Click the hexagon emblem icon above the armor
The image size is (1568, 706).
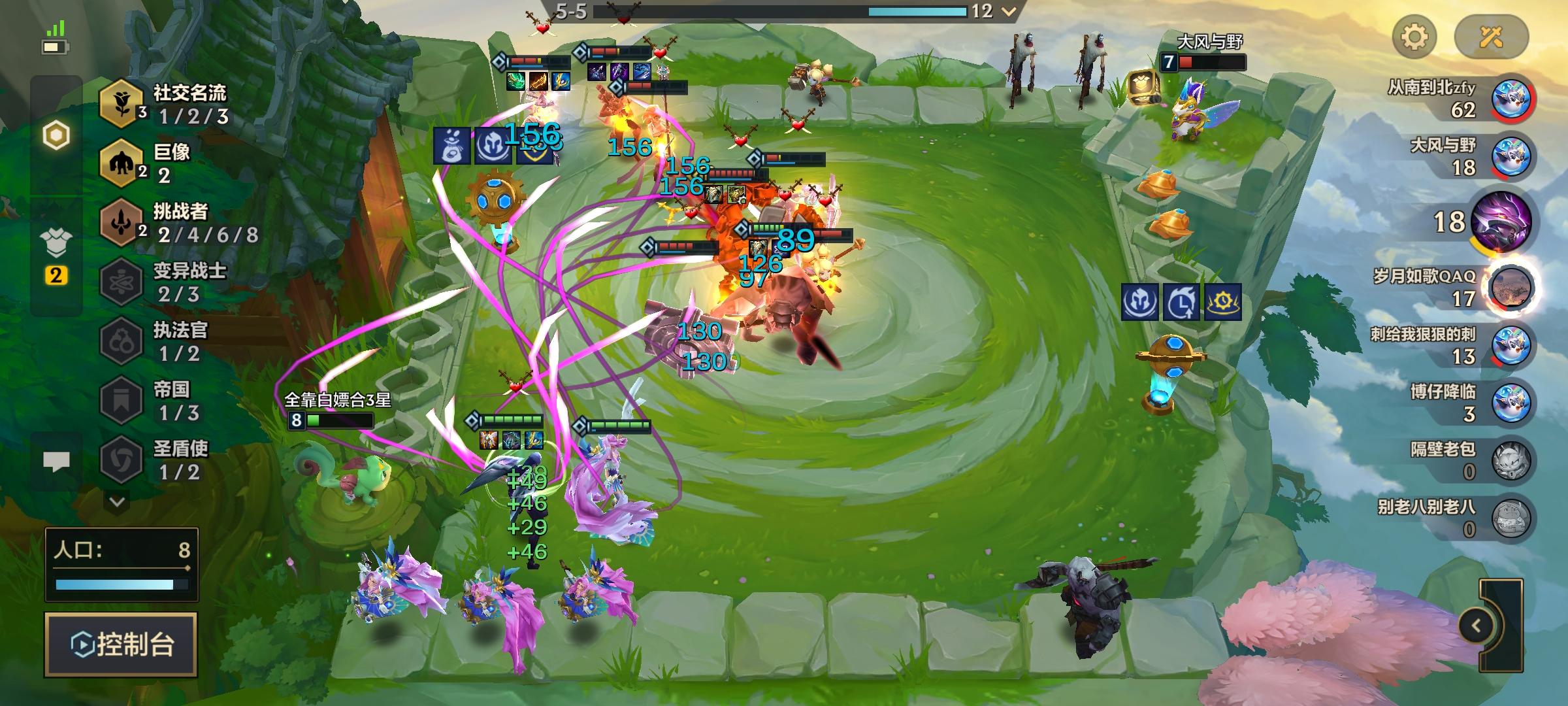pyautogui.click(x=57, y=135)
